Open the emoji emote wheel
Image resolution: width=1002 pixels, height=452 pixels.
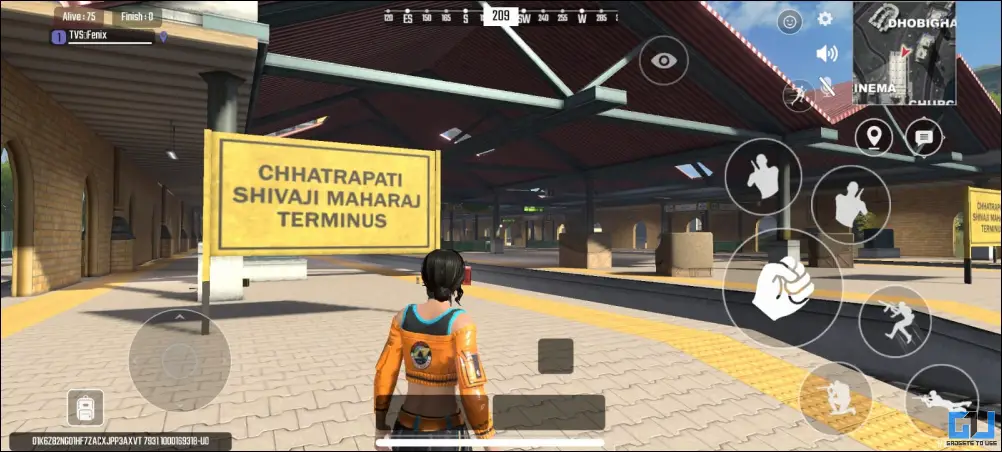pyautogui.click(x=790, y=20)
